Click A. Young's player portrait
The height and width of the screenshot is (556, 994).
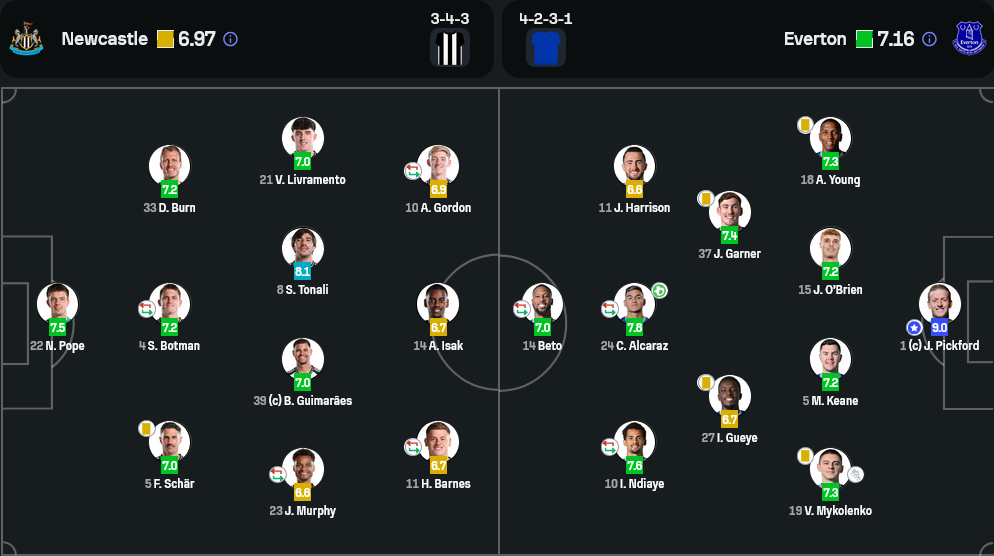pyautogui.click(x=830, y=138)
